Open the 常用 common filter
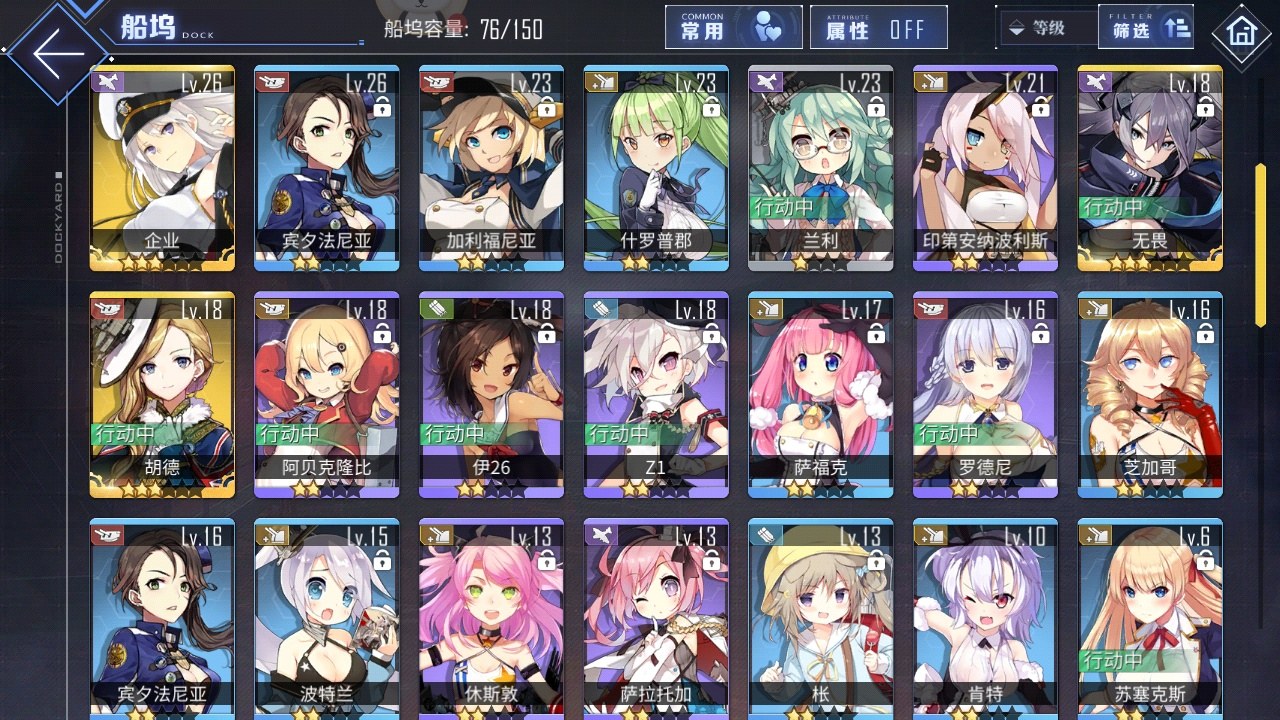 (733, 28)
